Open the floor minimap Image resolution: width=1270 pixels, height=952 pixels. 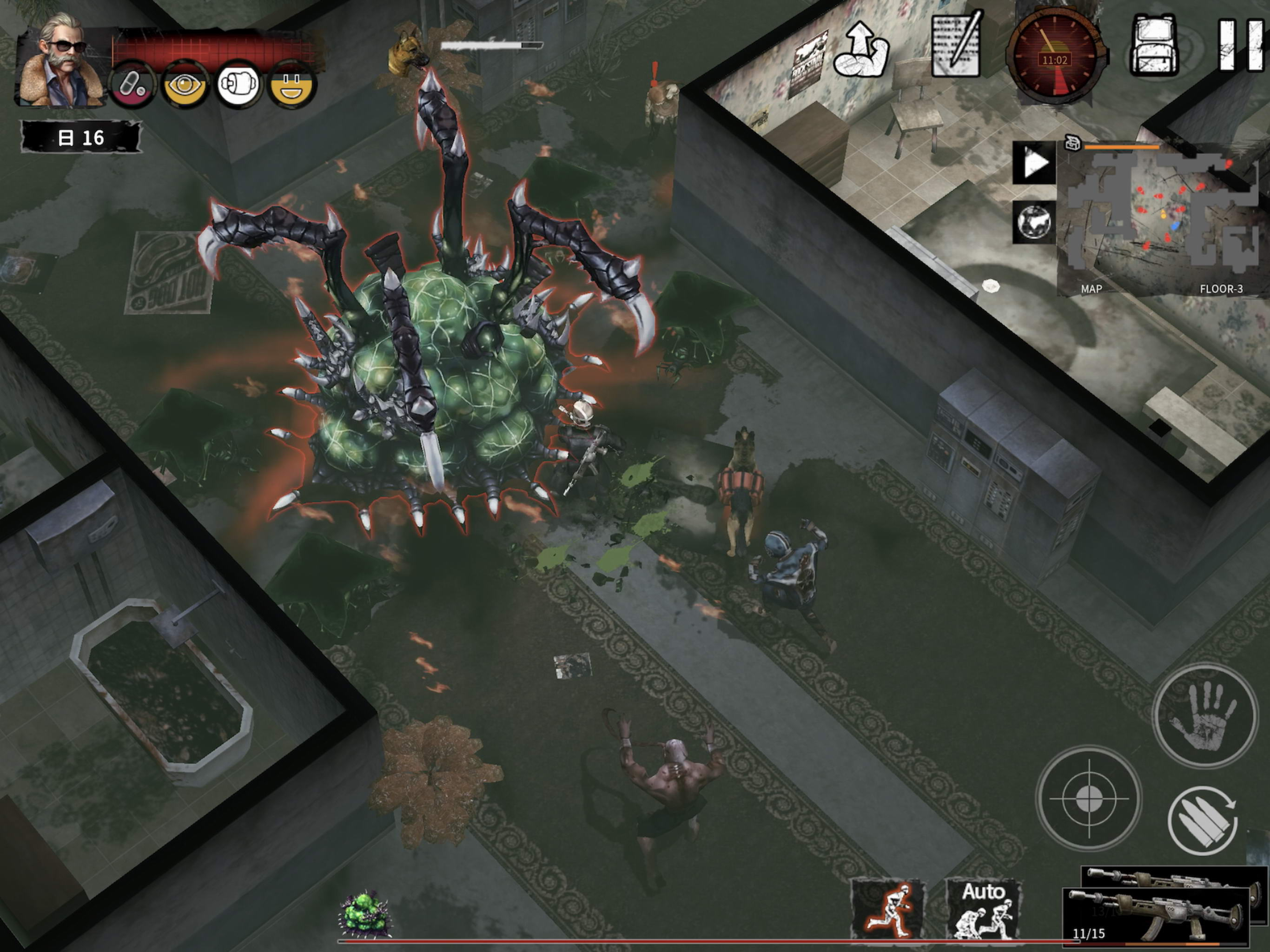pos(1154,218)
